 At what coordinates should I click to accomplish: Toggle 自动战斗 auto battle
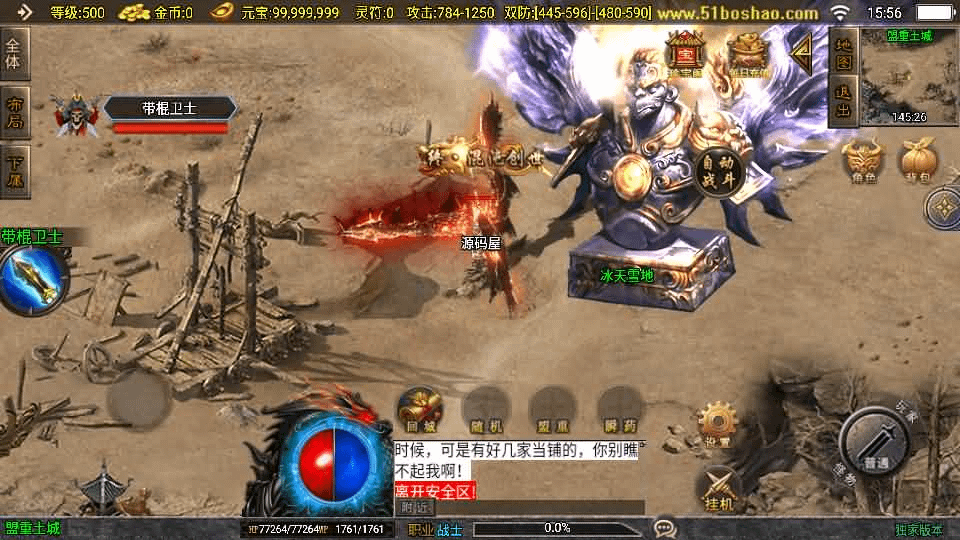(717, 171)
